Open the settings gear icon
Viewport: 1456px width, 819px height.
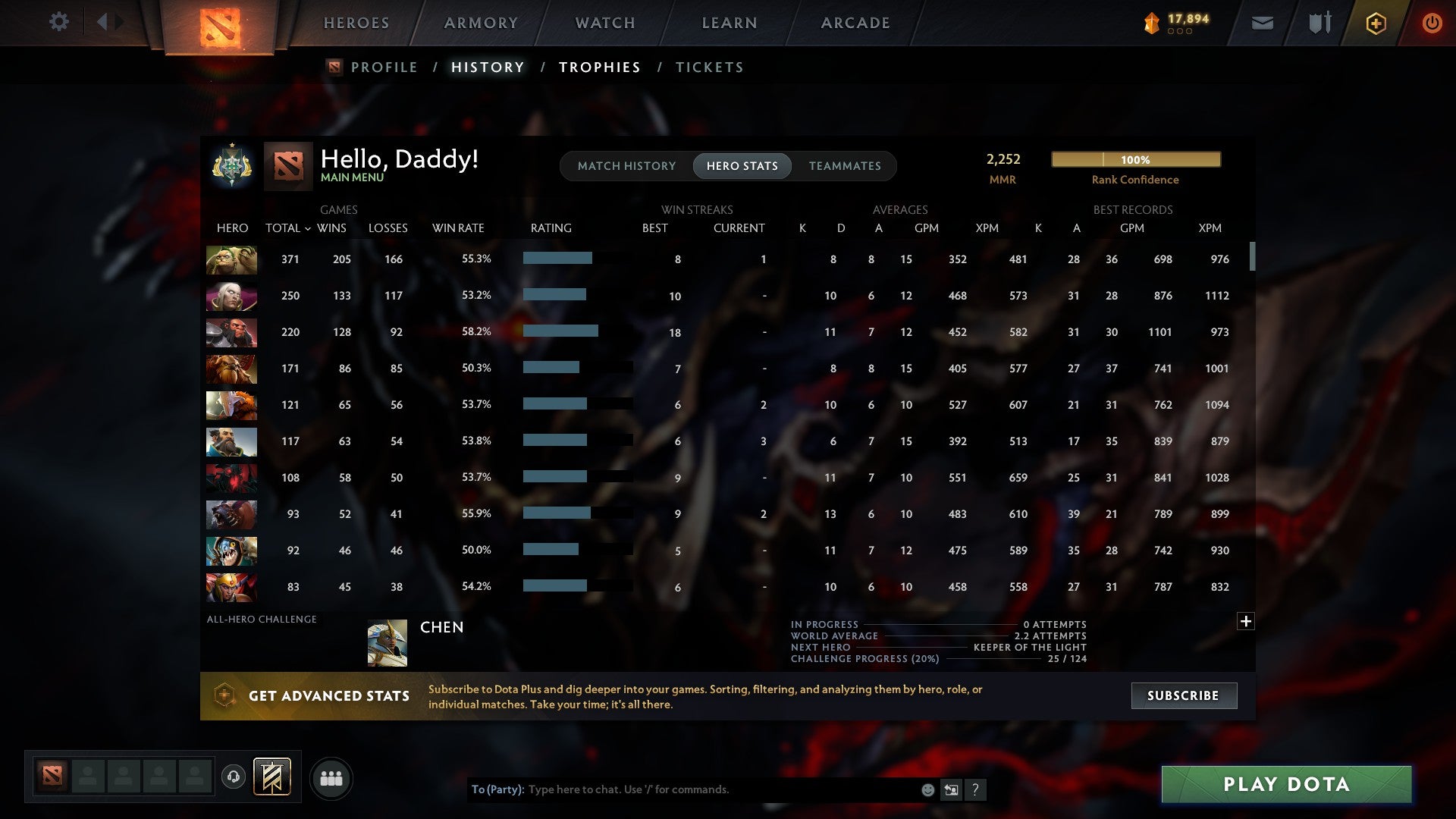point(58,22)
